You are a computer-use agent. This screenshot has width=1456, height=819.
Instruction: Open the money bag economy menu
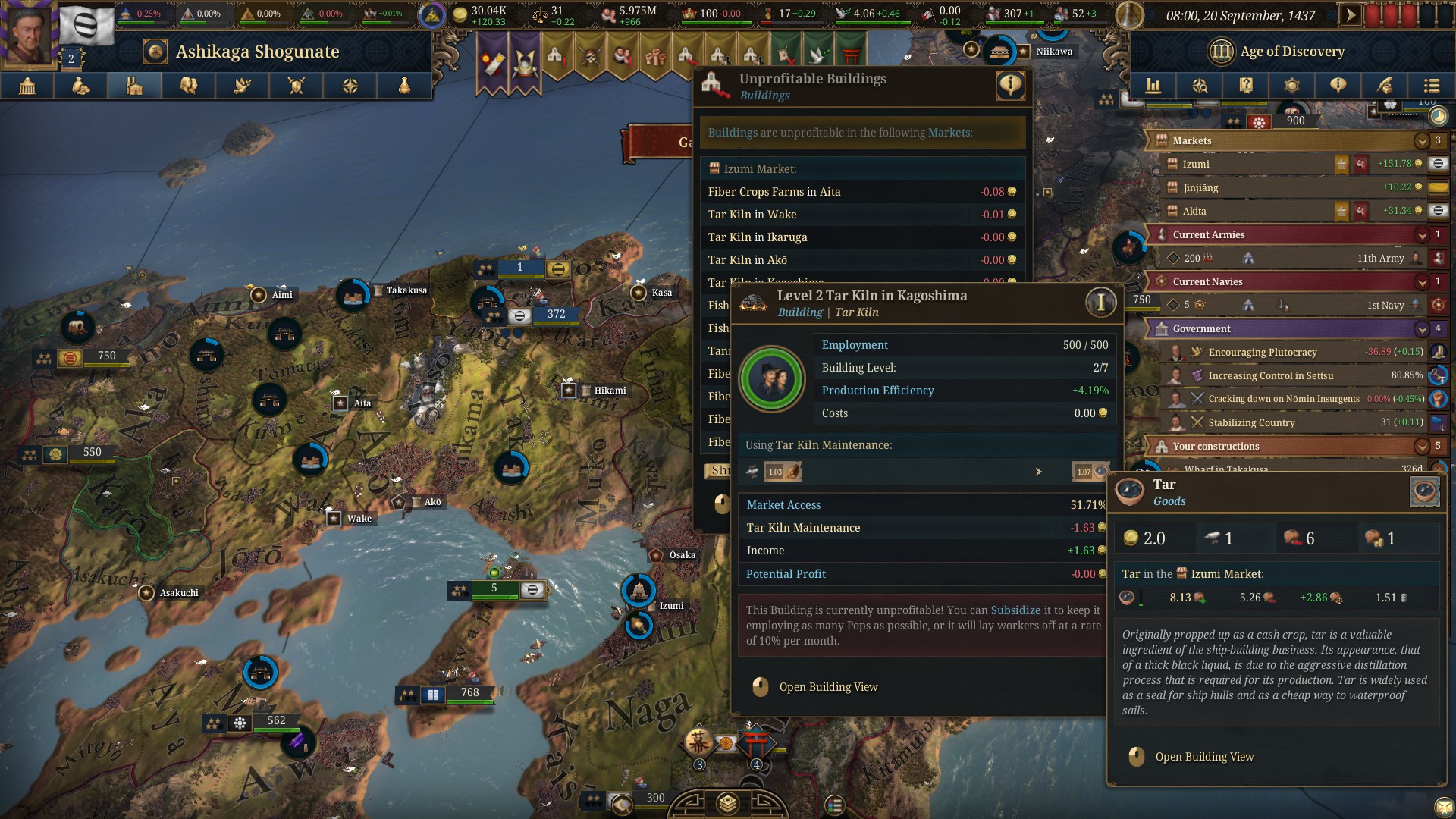(81, 86)
